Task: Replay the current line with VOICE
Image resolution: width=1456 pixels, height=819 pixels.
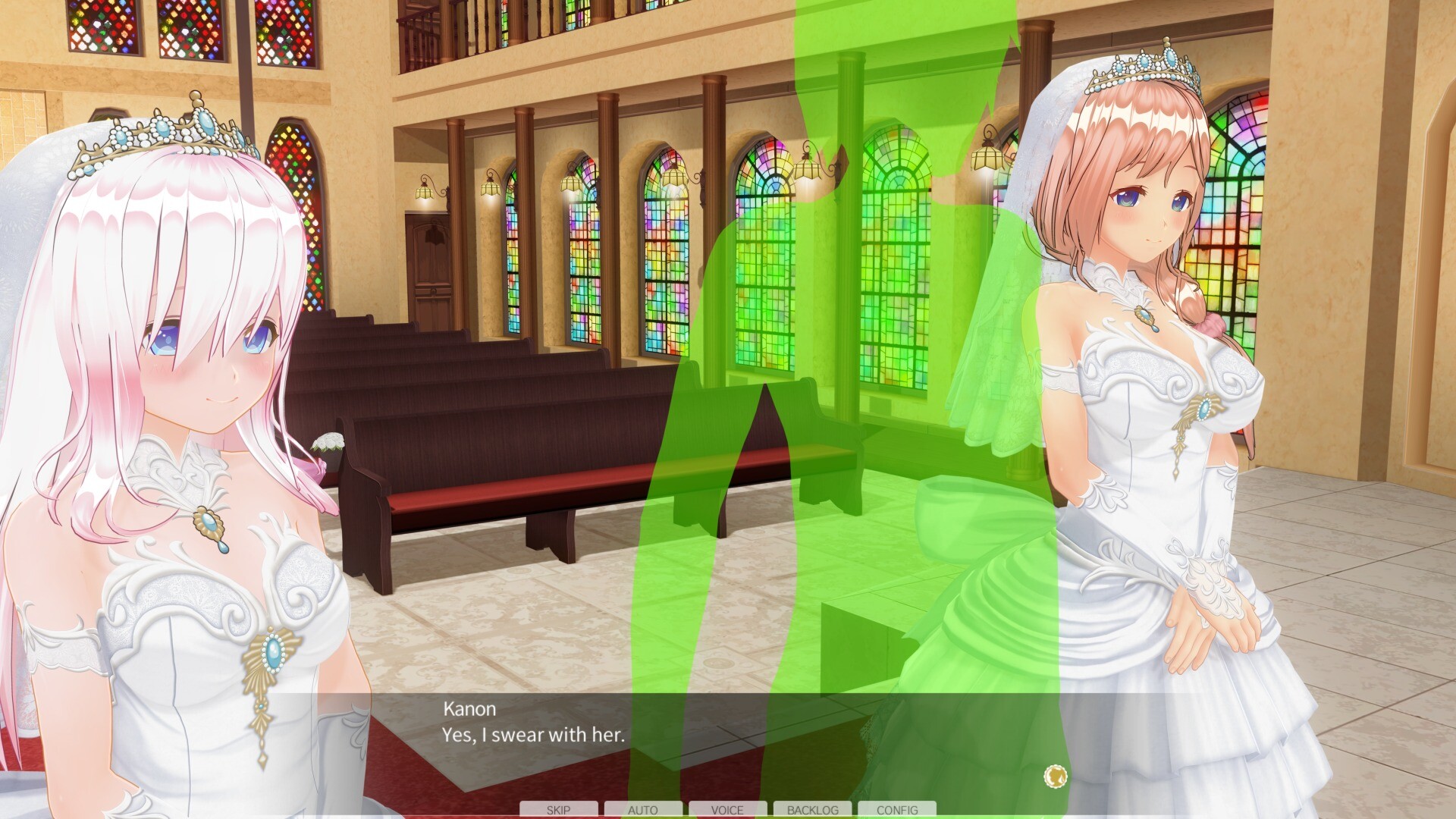Action: (728, 810)
